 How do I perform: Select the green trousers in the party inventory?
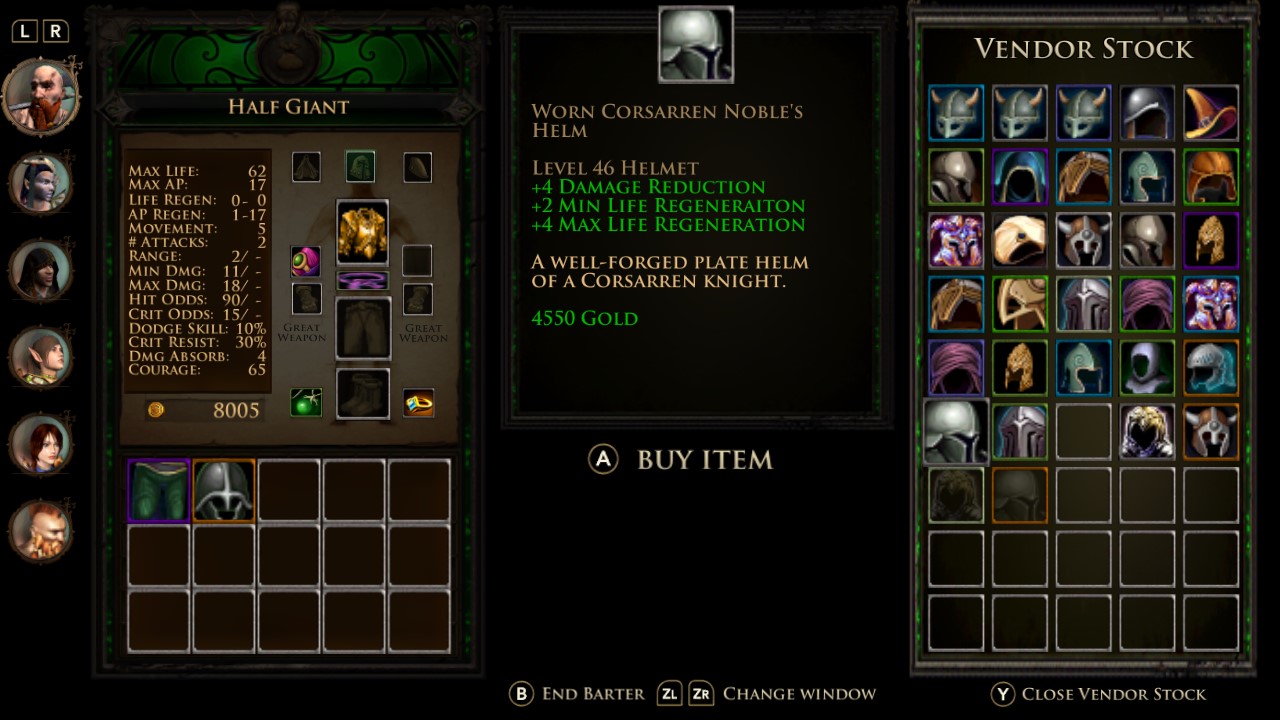[158, 489]
